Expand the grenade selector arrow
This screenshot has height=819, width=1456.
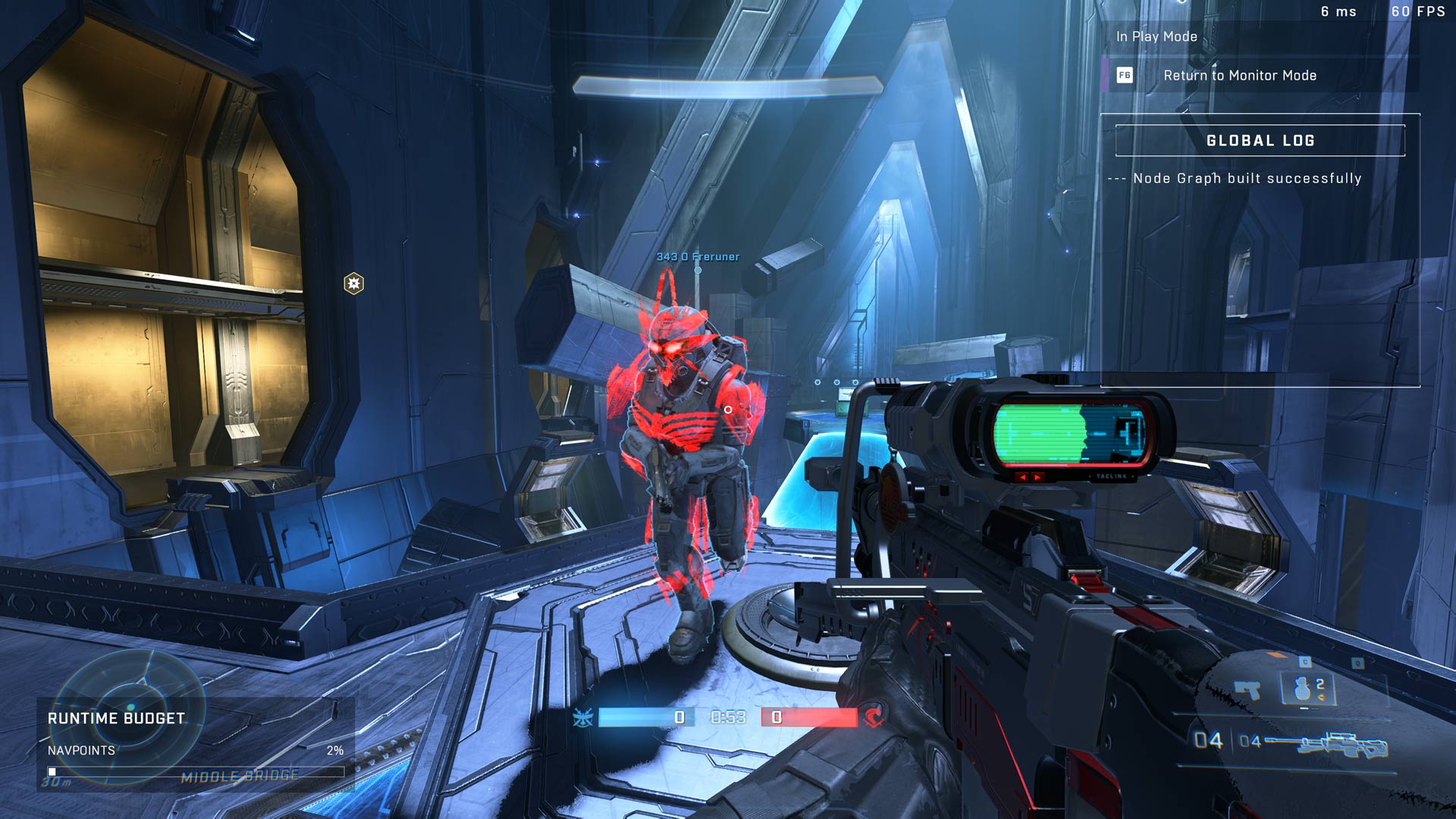point(1319,698)
